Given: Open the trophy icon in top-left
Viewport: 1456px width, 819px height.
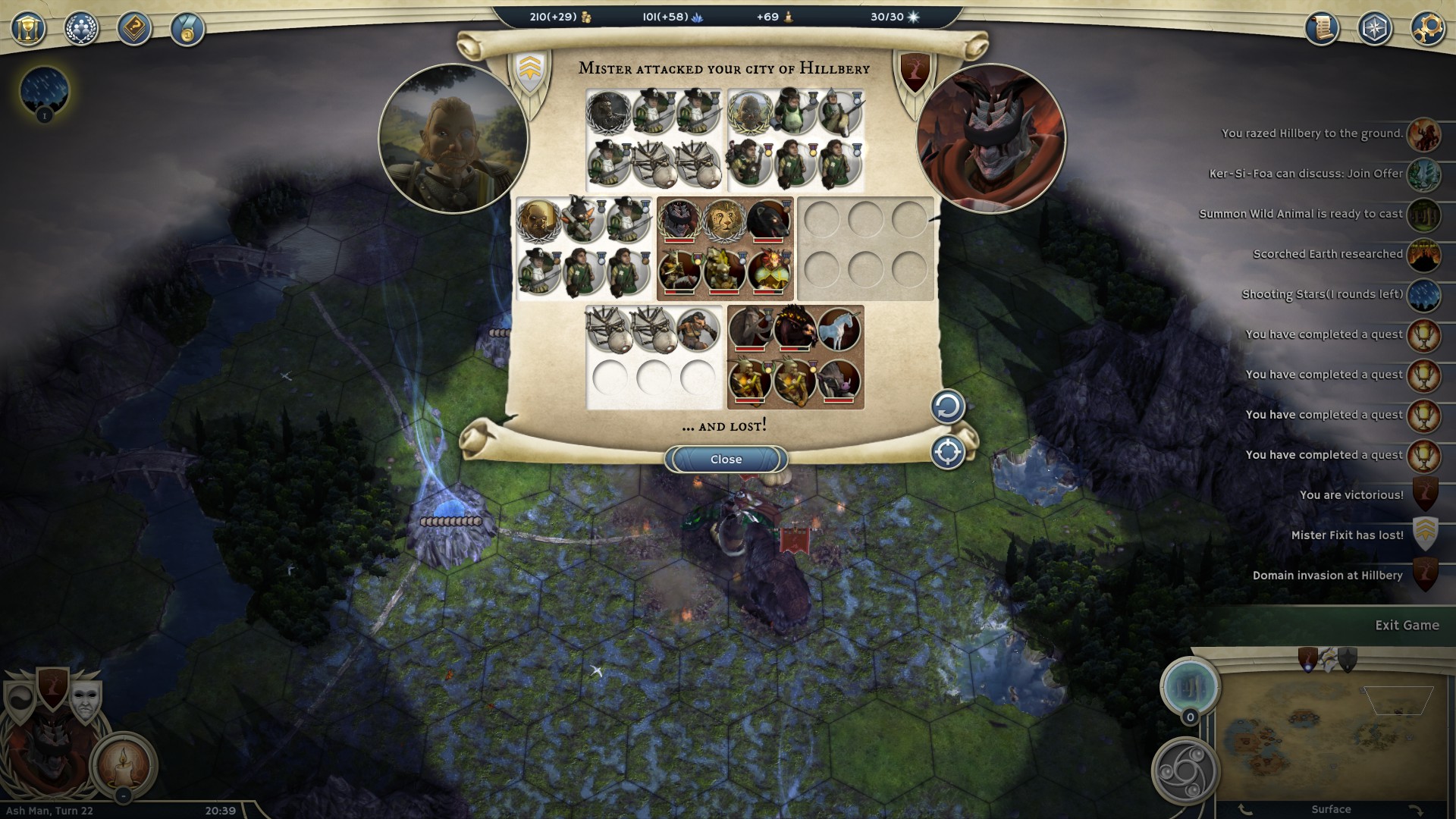Looking at the screenshot, I should tap(28, 30).
